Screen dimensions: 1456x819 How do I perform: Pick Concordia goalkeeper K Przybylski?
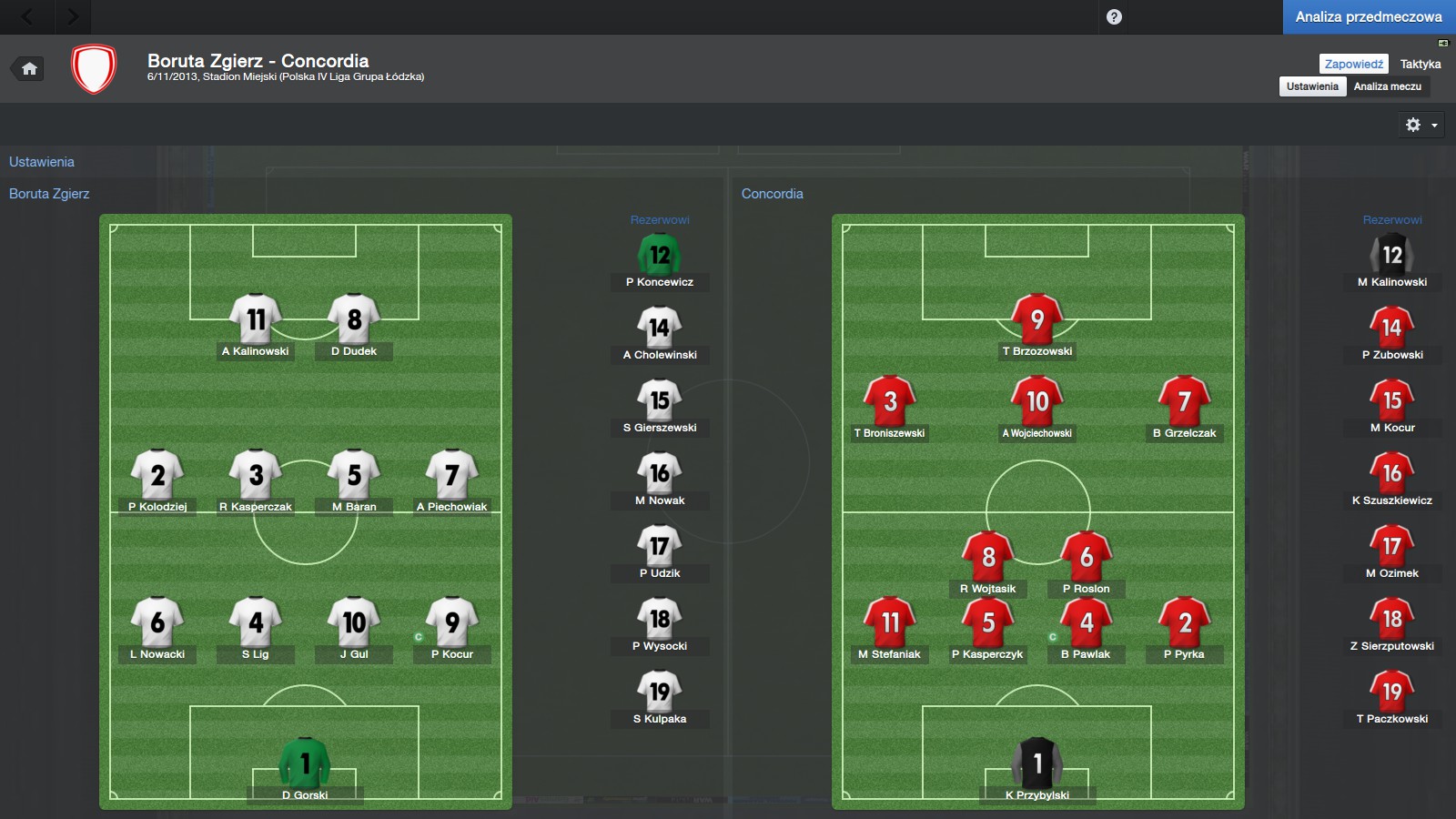[1036, 767]
